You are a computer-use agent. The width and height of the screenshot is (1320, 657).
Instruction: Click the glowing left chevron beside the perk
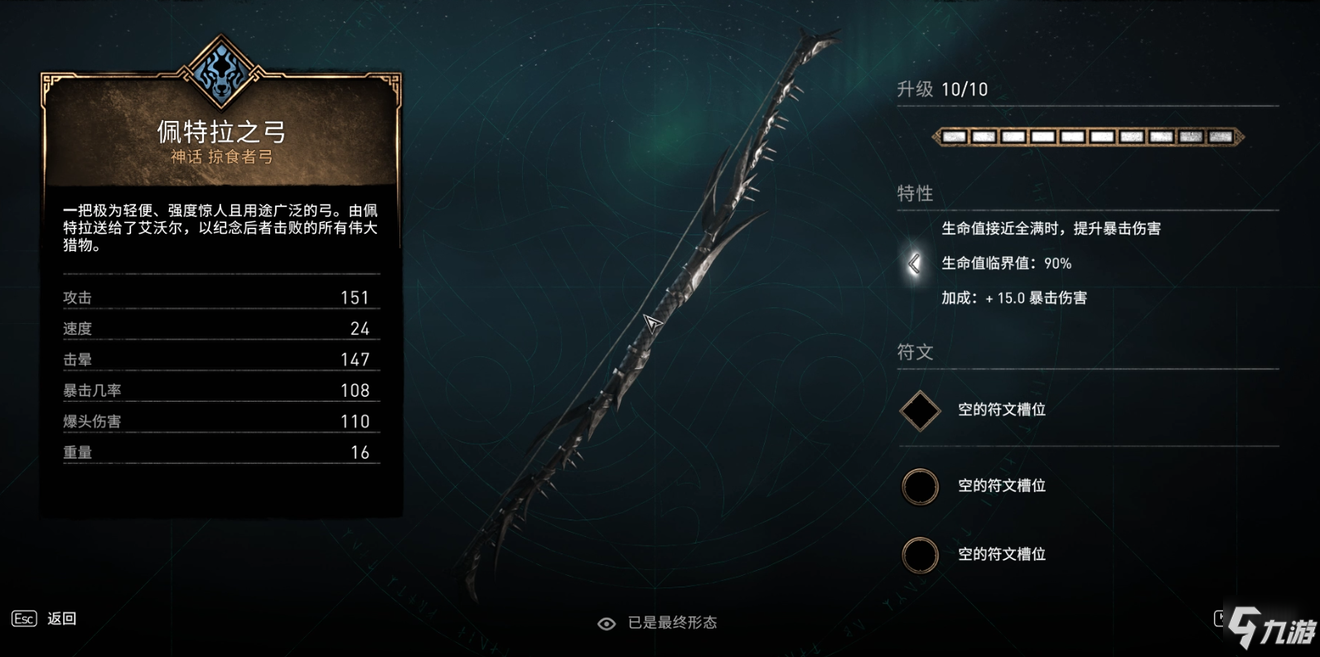coord(914,263)
